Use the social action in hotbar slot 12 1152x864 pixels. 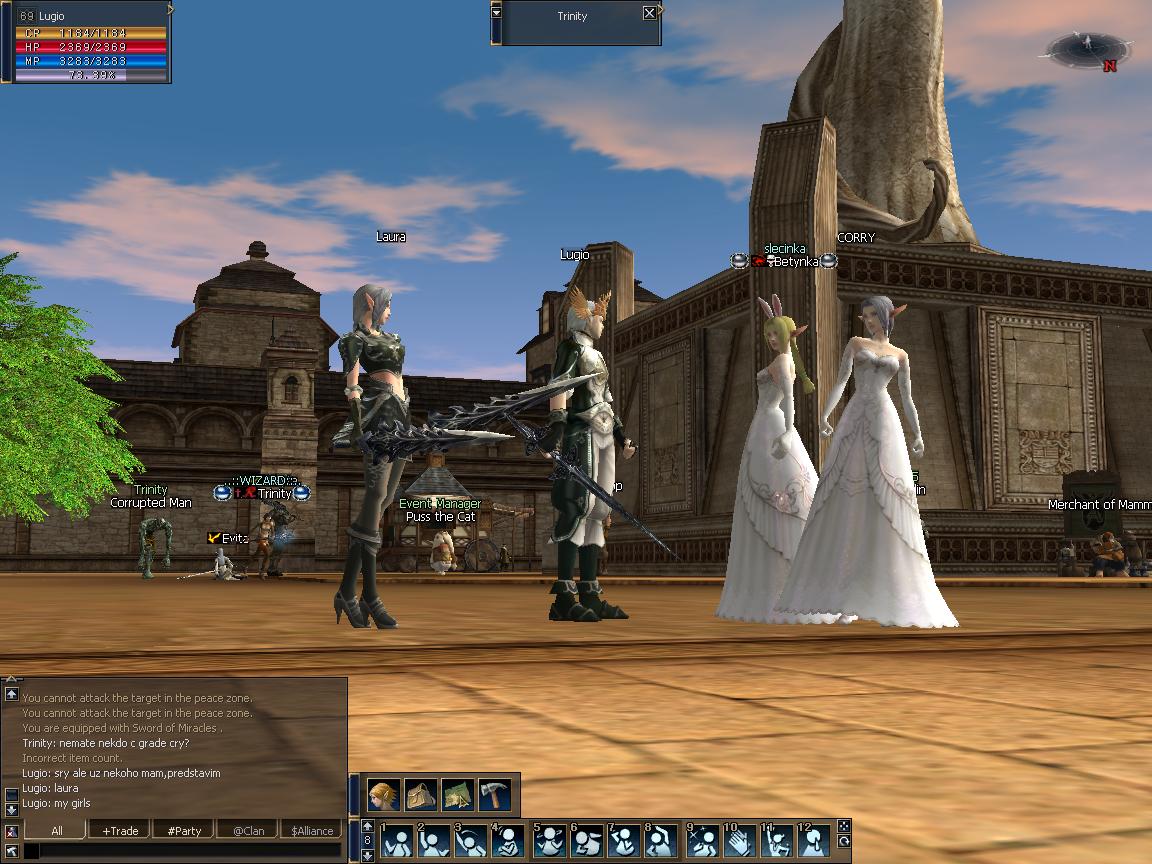tap(814, 841)
